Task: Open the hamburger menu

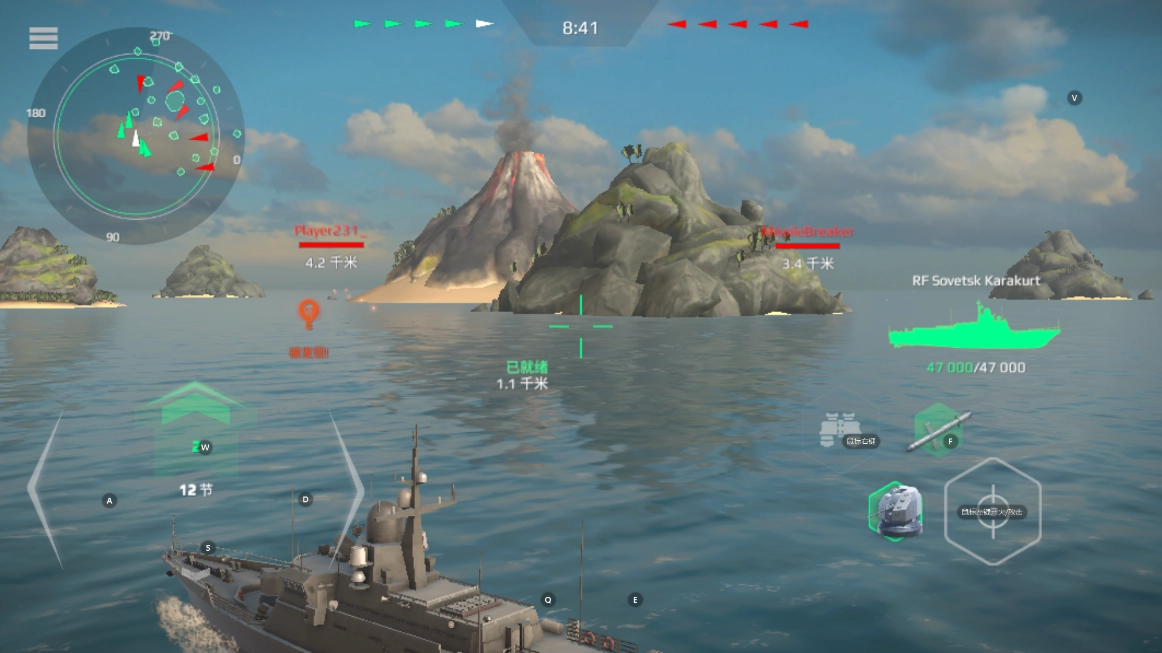Action: tap(43, 38)
